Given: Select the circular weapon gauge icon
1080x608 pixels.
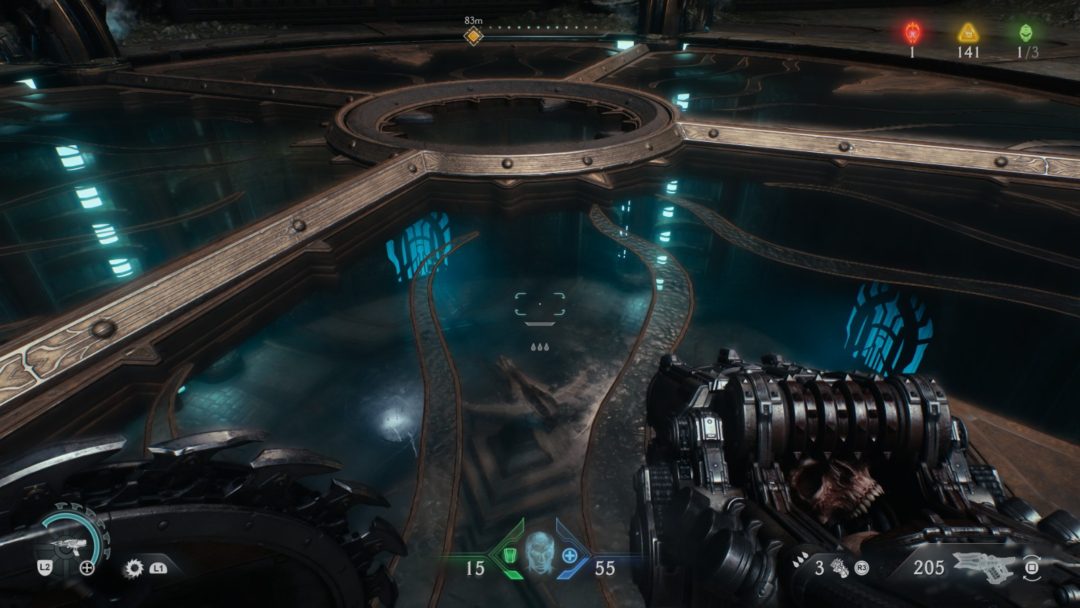Looking at the screenshot, I should point(73,541).
